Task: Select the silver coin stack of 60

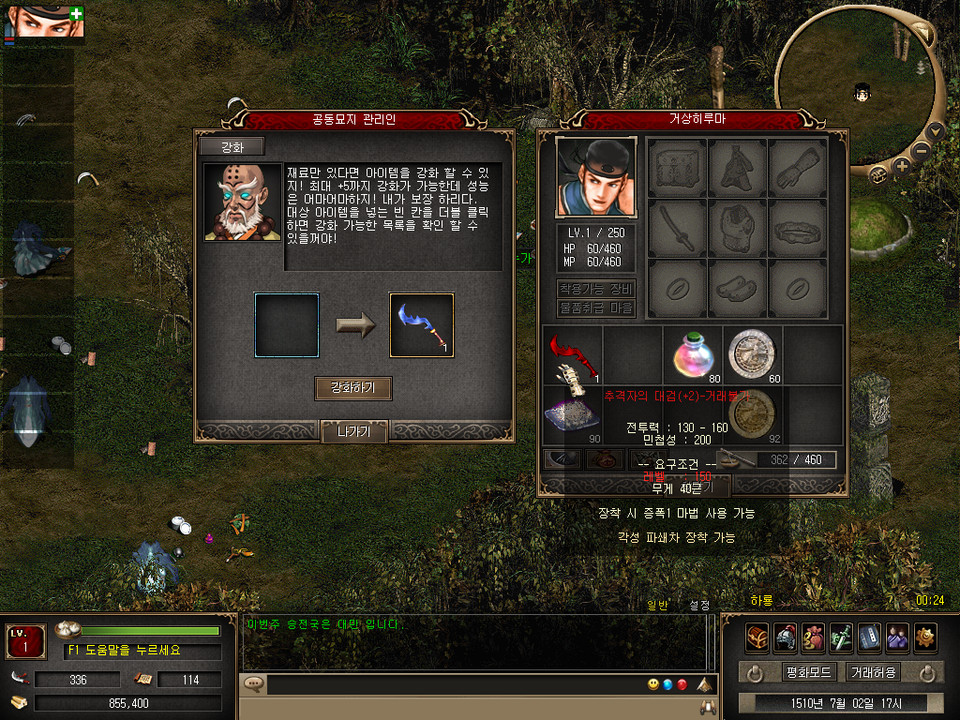Action: point(752,355)
